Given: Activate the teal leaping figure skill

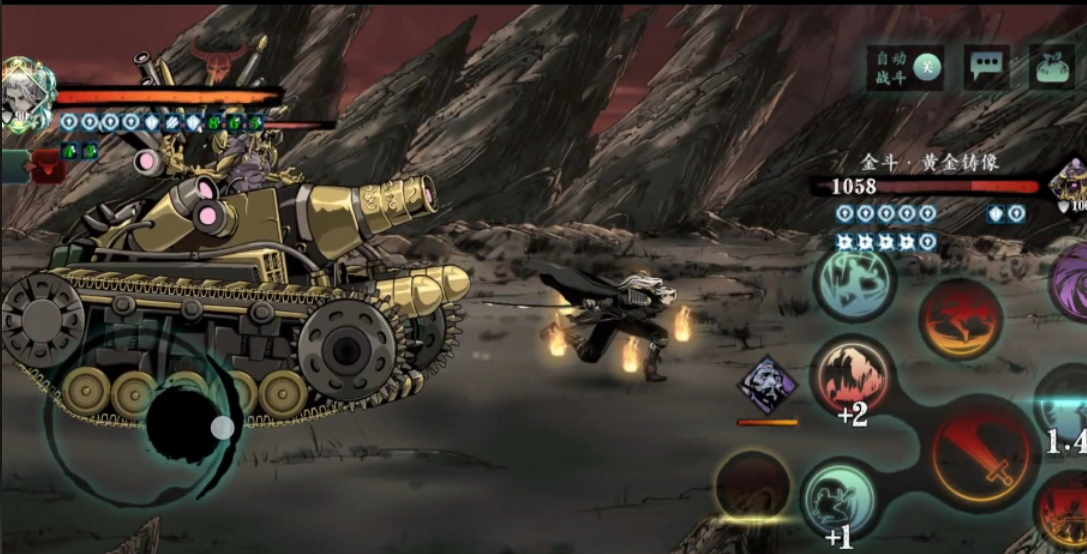Looking at the screenshot, I should coord(854,284).
